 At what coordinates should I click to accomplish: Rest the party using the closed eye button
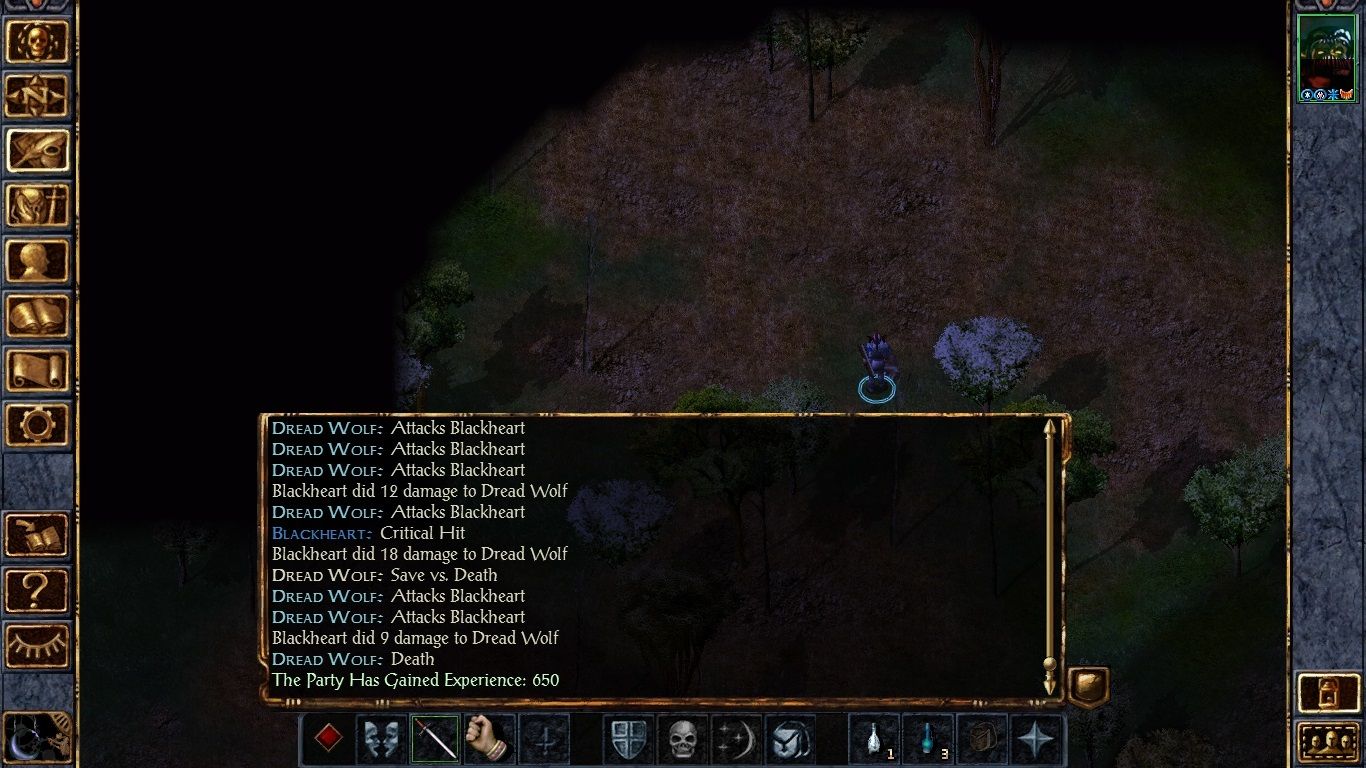coord(38,646)
